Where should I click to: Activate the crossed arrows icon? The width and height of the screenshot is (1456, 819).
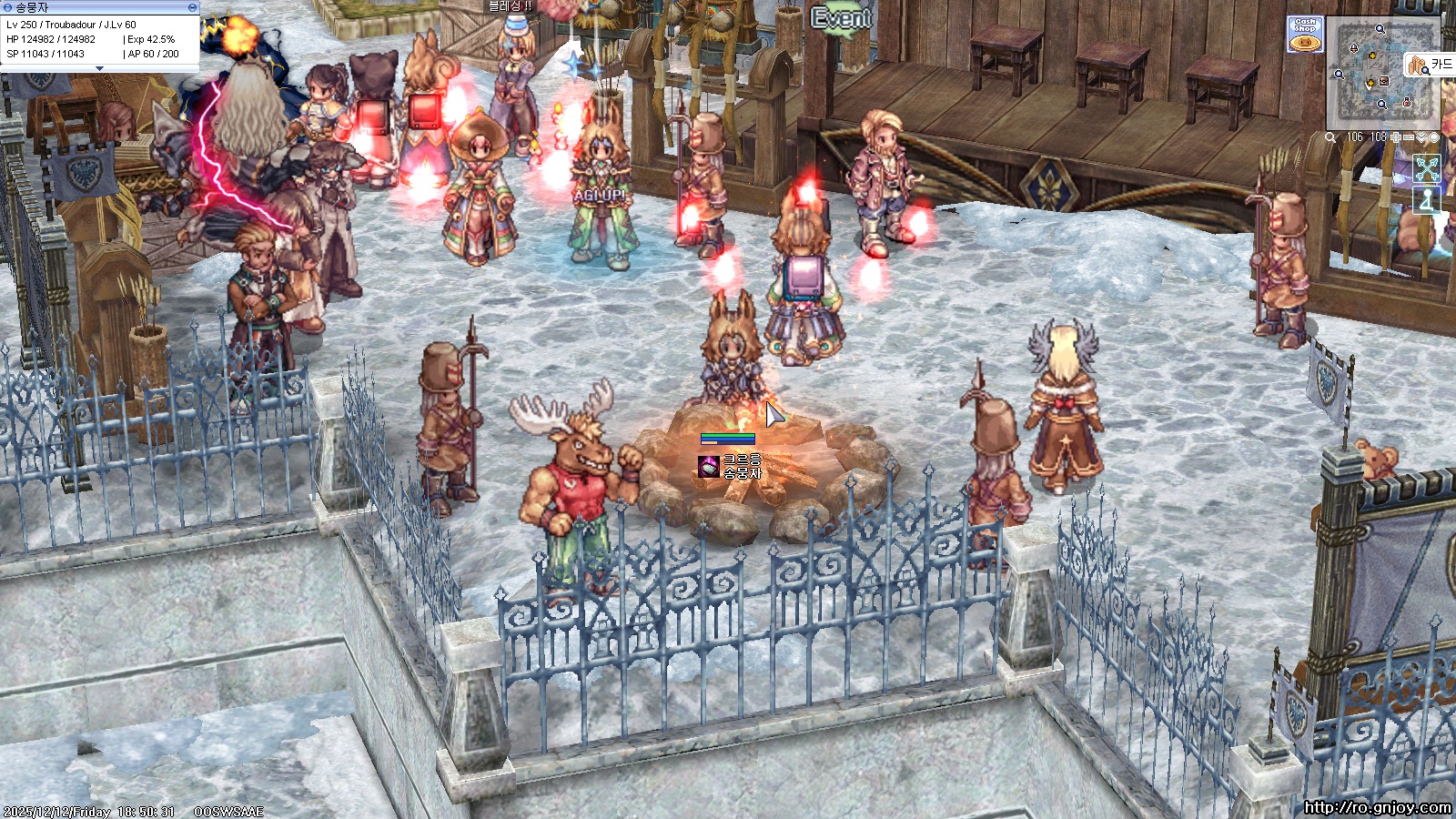tap(1427, 168)
